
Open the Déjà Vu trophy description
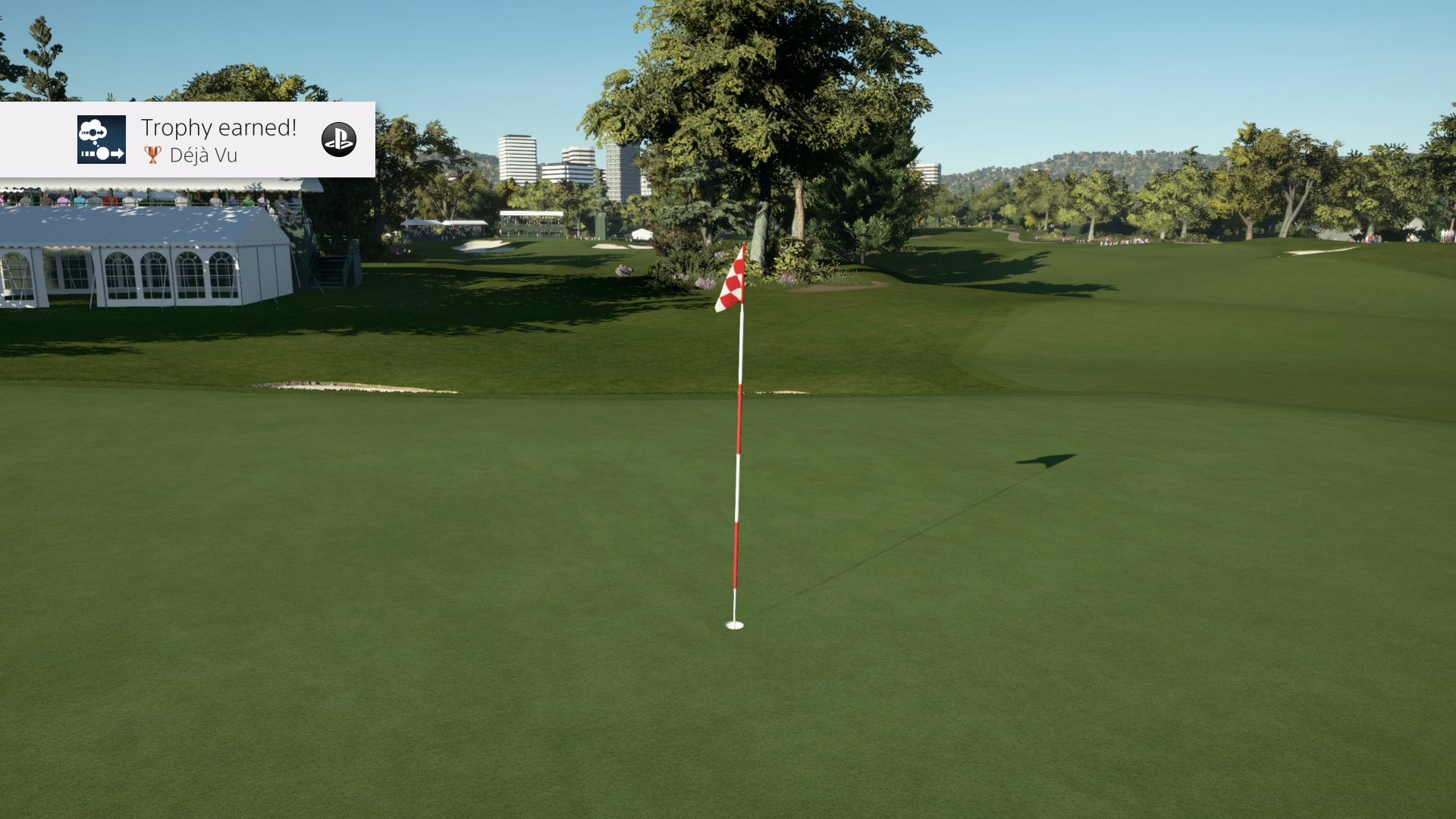coord(202,155)
